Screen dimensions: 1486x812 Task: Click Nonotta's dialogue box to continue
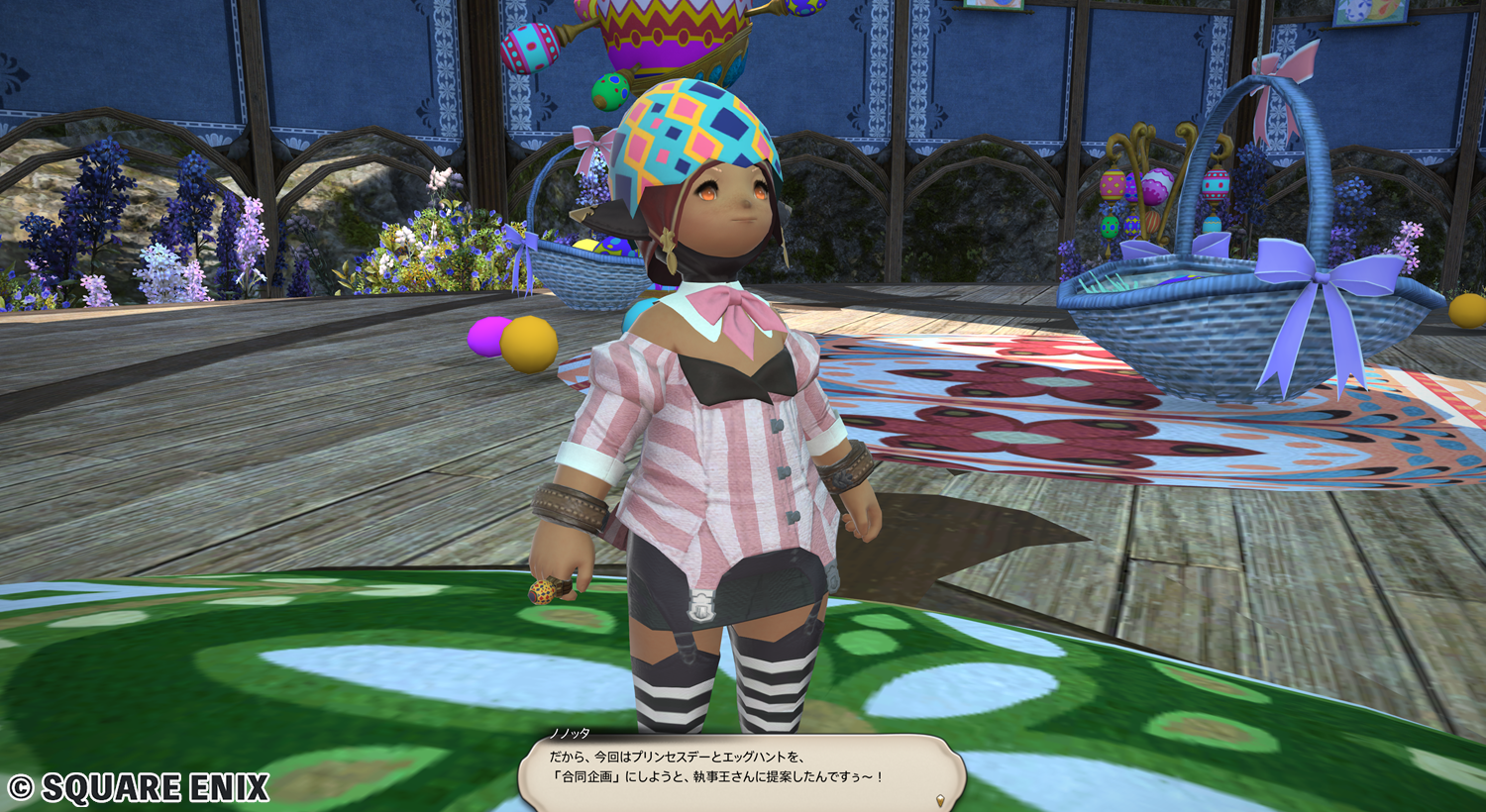pyautogui.click(x=741, y=768)
